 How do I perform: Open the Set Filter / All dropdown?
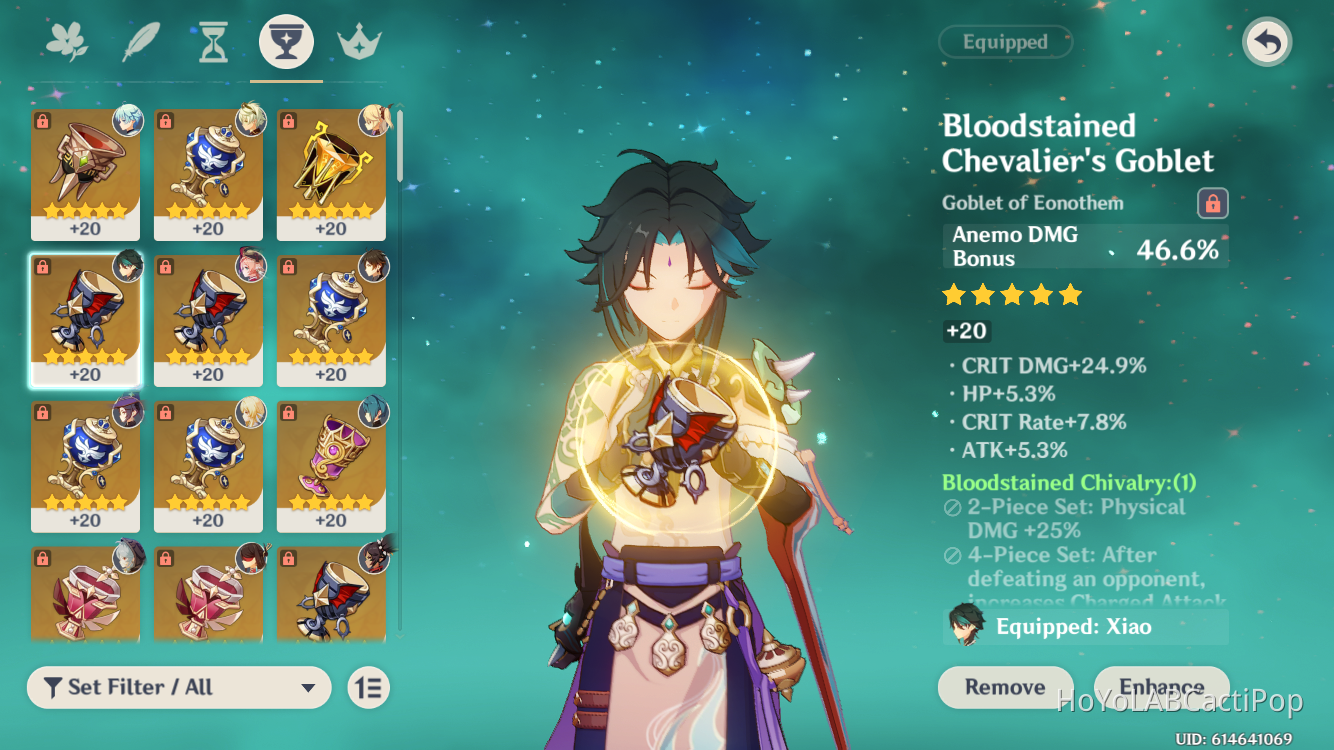[x=178, y=688]
